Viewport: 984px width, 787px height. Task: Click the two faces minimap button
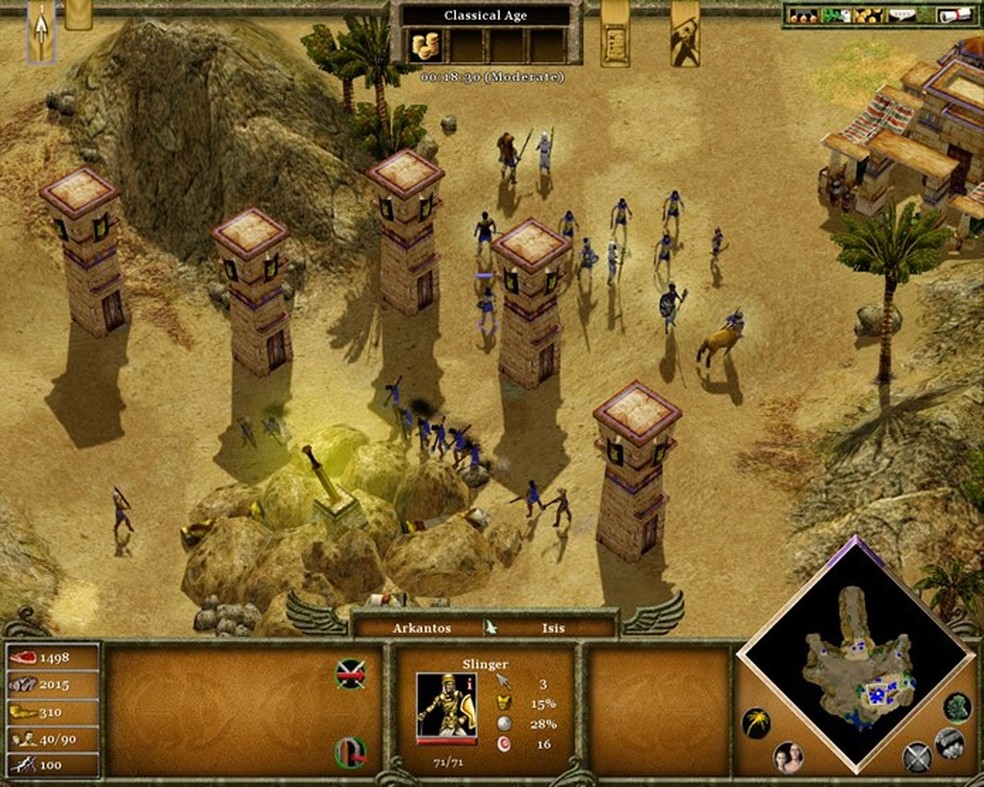(x=788, y=757)
